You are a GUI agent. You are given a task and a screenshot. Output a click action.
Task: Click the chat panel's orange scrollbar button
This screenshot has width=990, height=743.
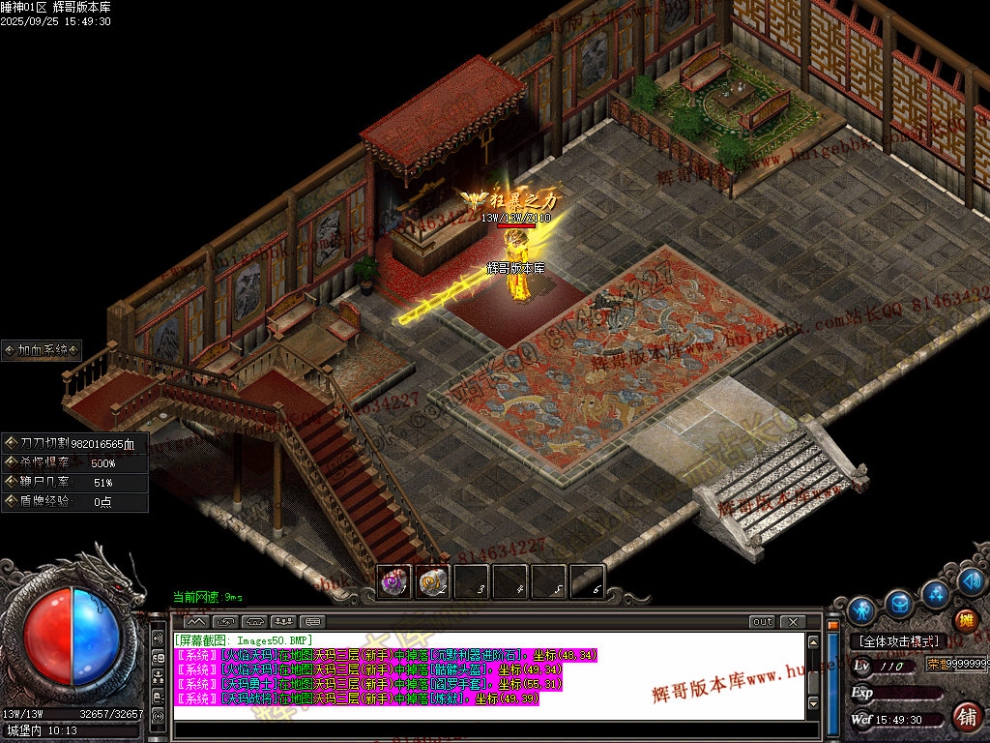(x=831, y=626)
